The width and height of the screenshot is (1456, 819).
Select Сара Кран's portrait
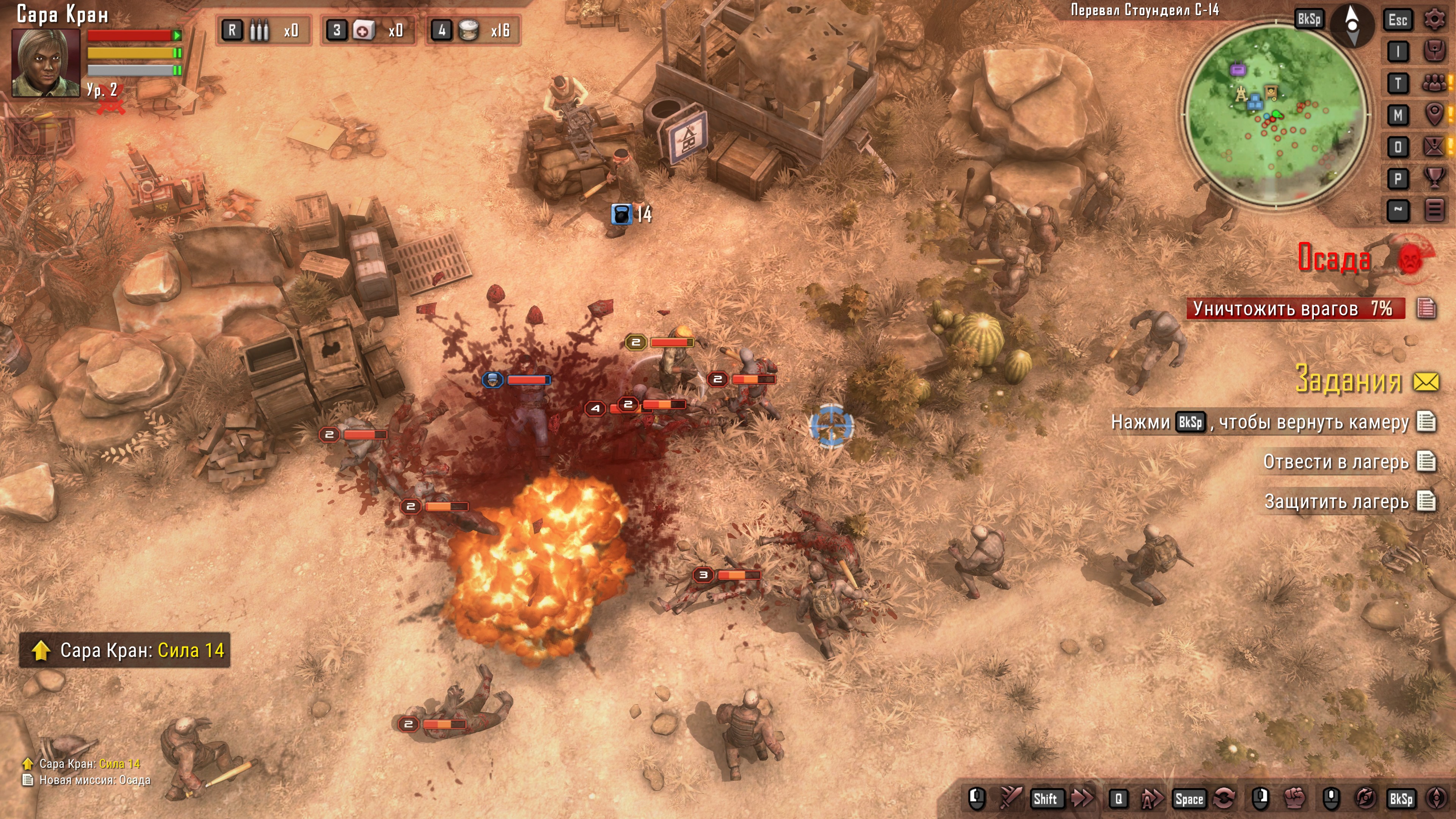[x=46, y=63]
